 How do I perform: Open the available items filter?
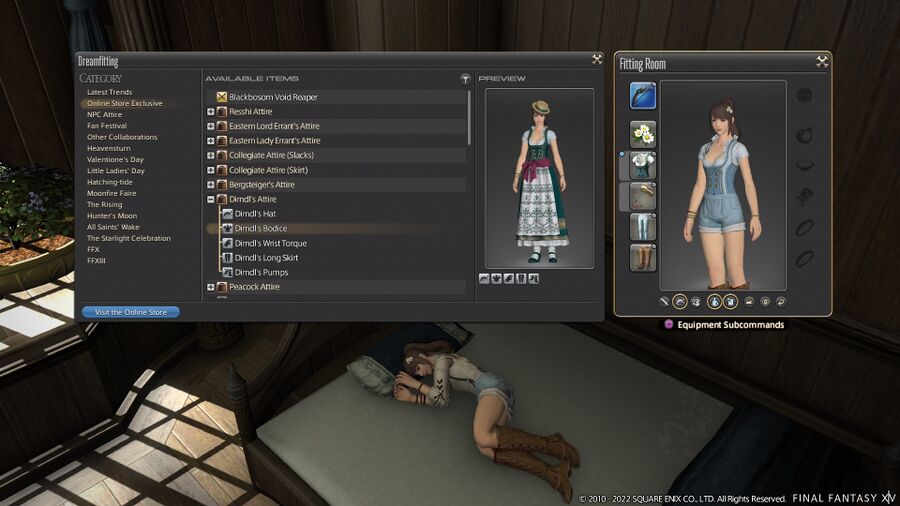click(x=465, y=78)
